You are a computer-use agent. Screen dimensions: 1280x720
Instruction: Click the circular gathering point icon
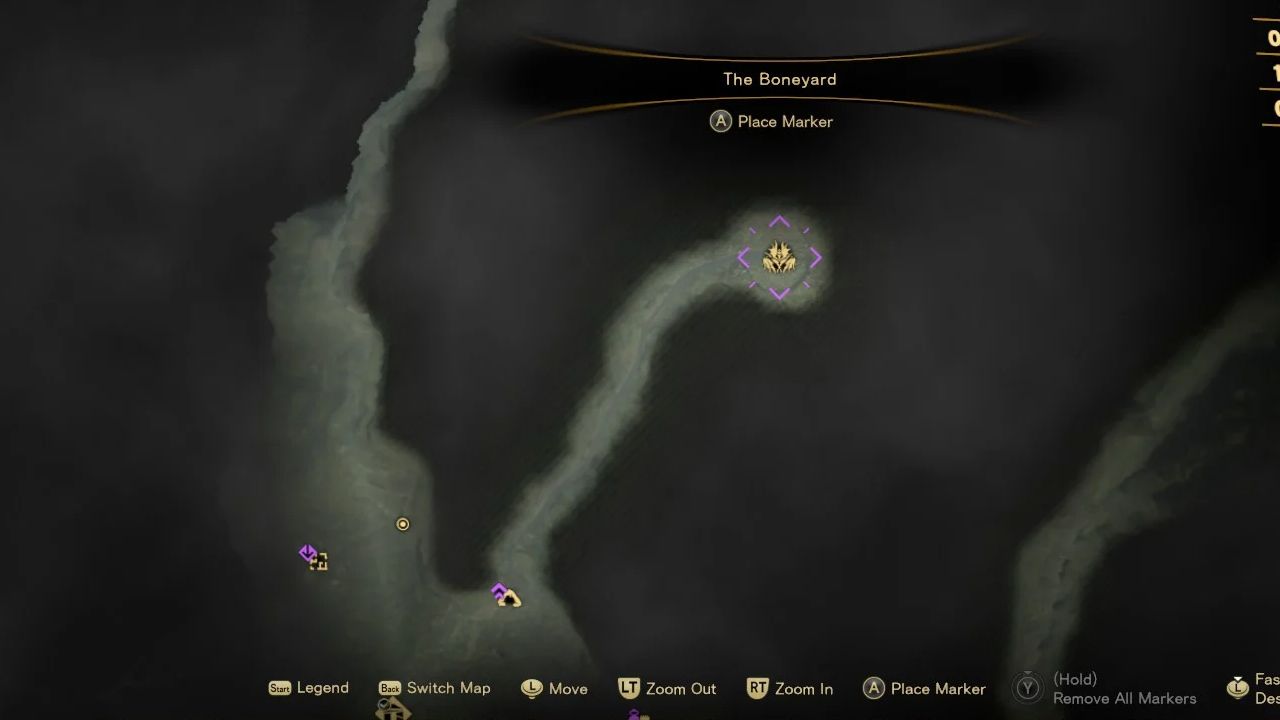(402, 523)
